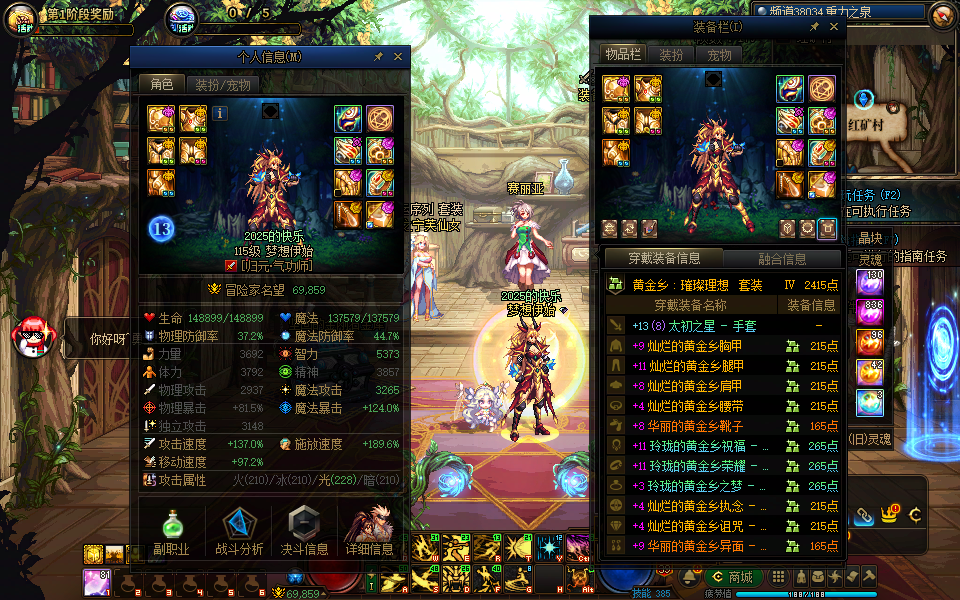
Task: Open the 第1阶段奖励 stage reward icon
Action: coord(20,18)
